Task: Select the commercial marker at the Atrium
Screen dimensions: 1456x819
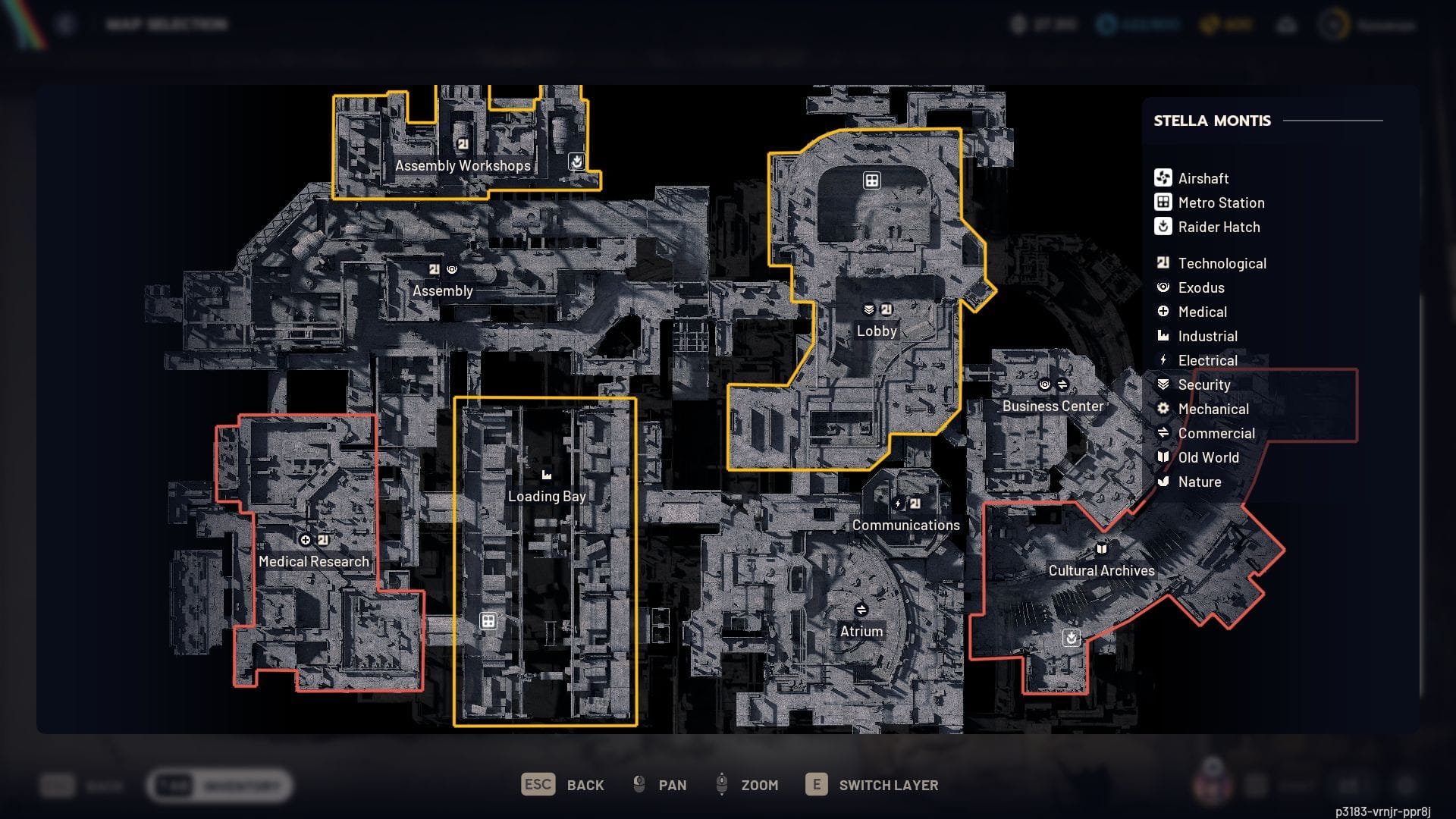Action: tap(861, 607)
